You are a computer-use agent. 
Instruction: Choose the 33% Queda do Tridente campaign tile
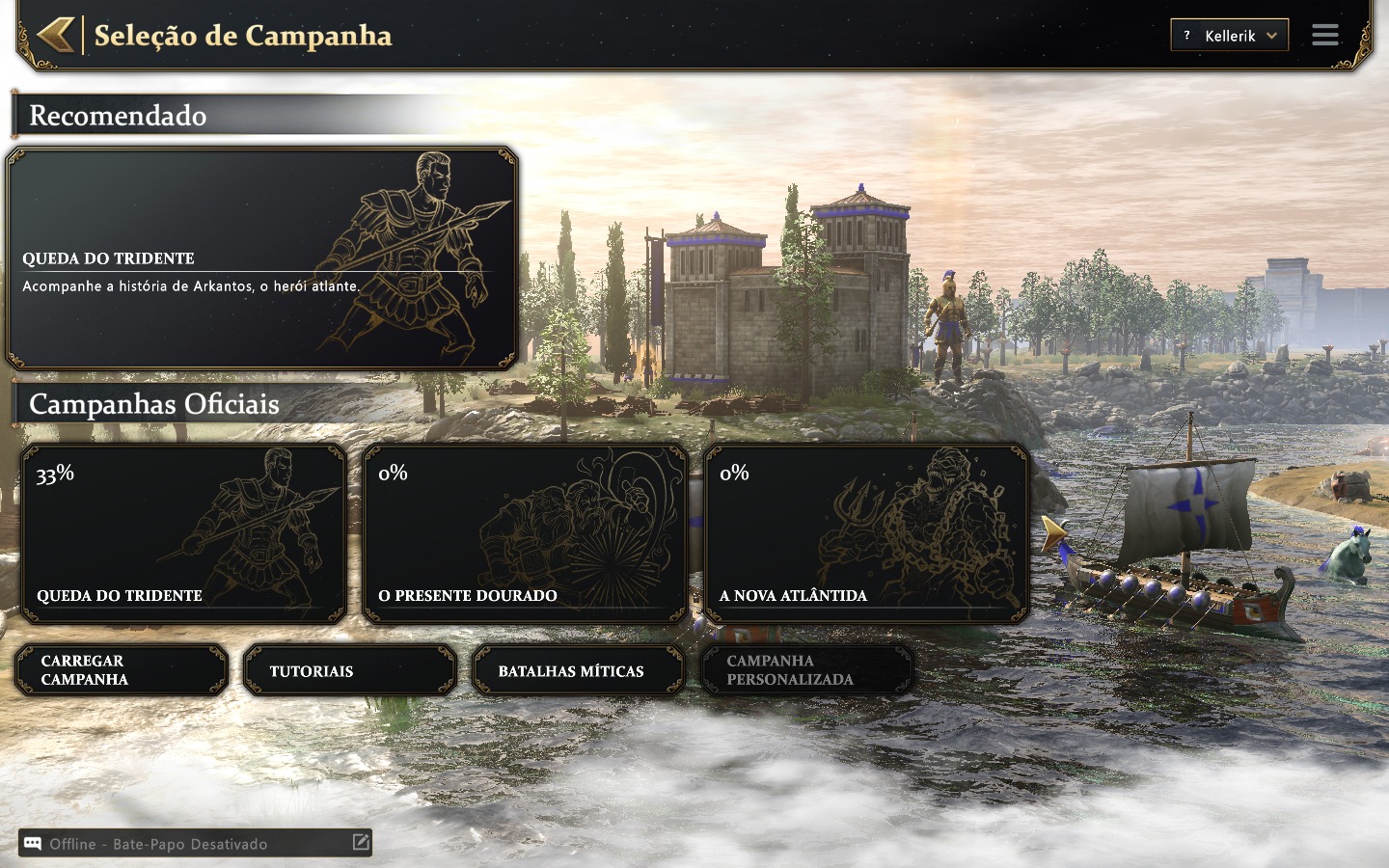click(183, 533)
